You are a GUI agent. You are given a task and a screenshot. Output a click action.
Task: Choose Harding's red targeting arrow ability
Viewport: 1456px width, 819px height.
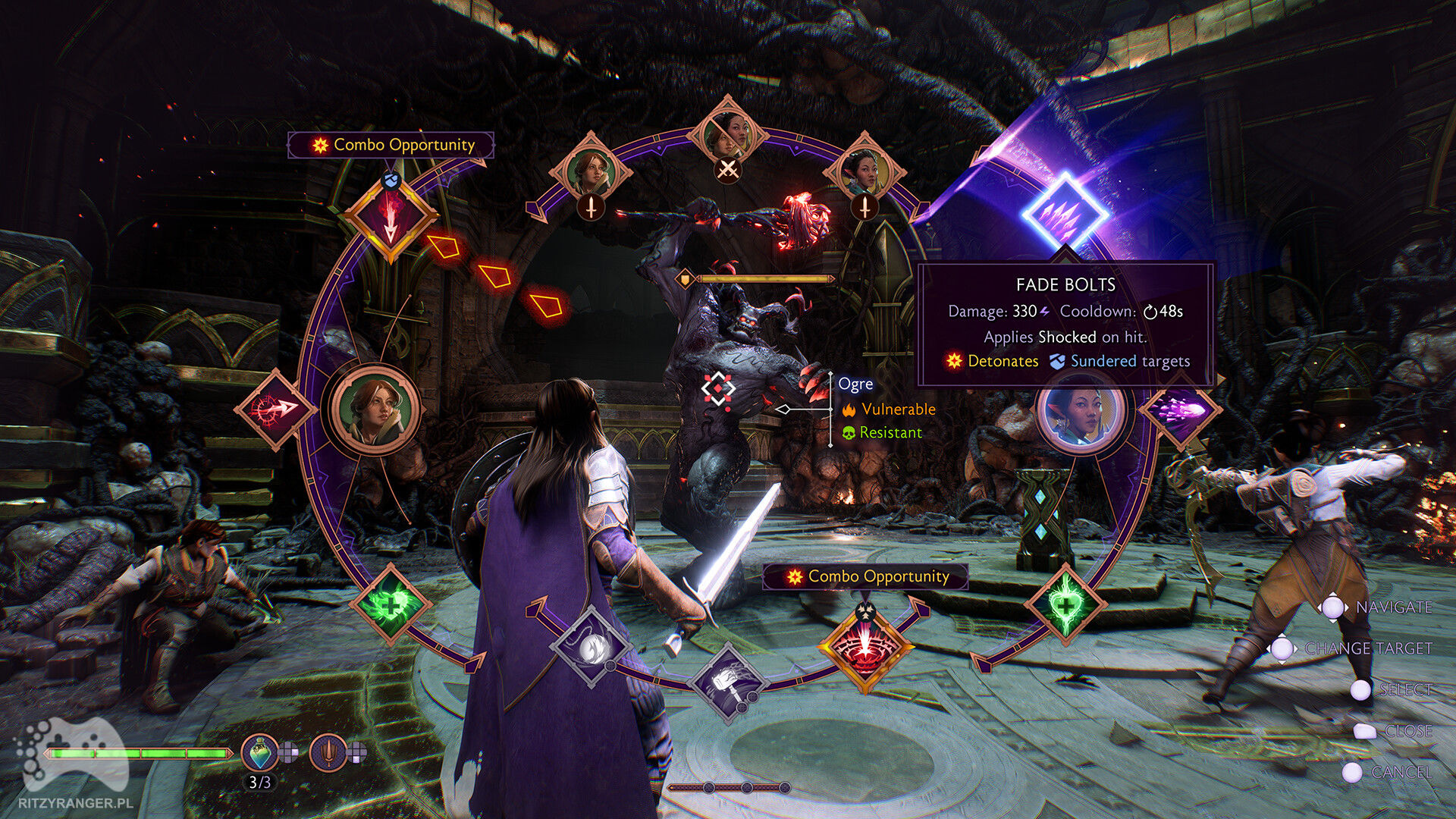275,409
